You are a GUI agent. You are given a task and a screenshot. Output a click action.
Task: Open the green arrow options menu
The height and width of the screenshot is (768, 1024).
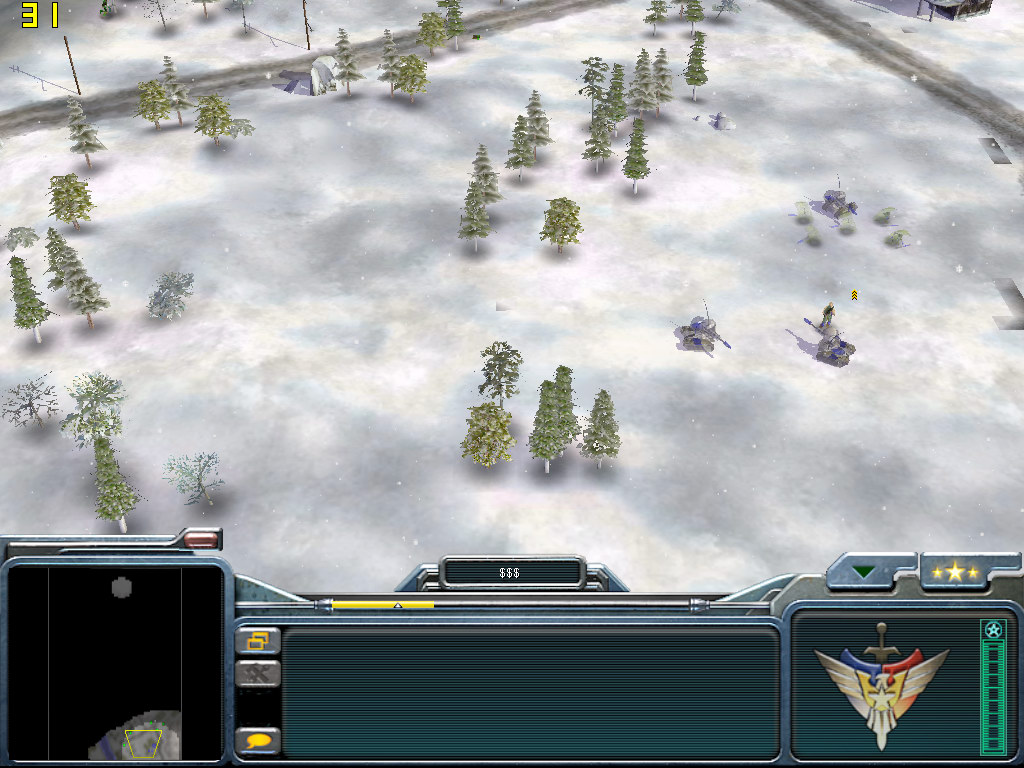(x=863, y=573)
